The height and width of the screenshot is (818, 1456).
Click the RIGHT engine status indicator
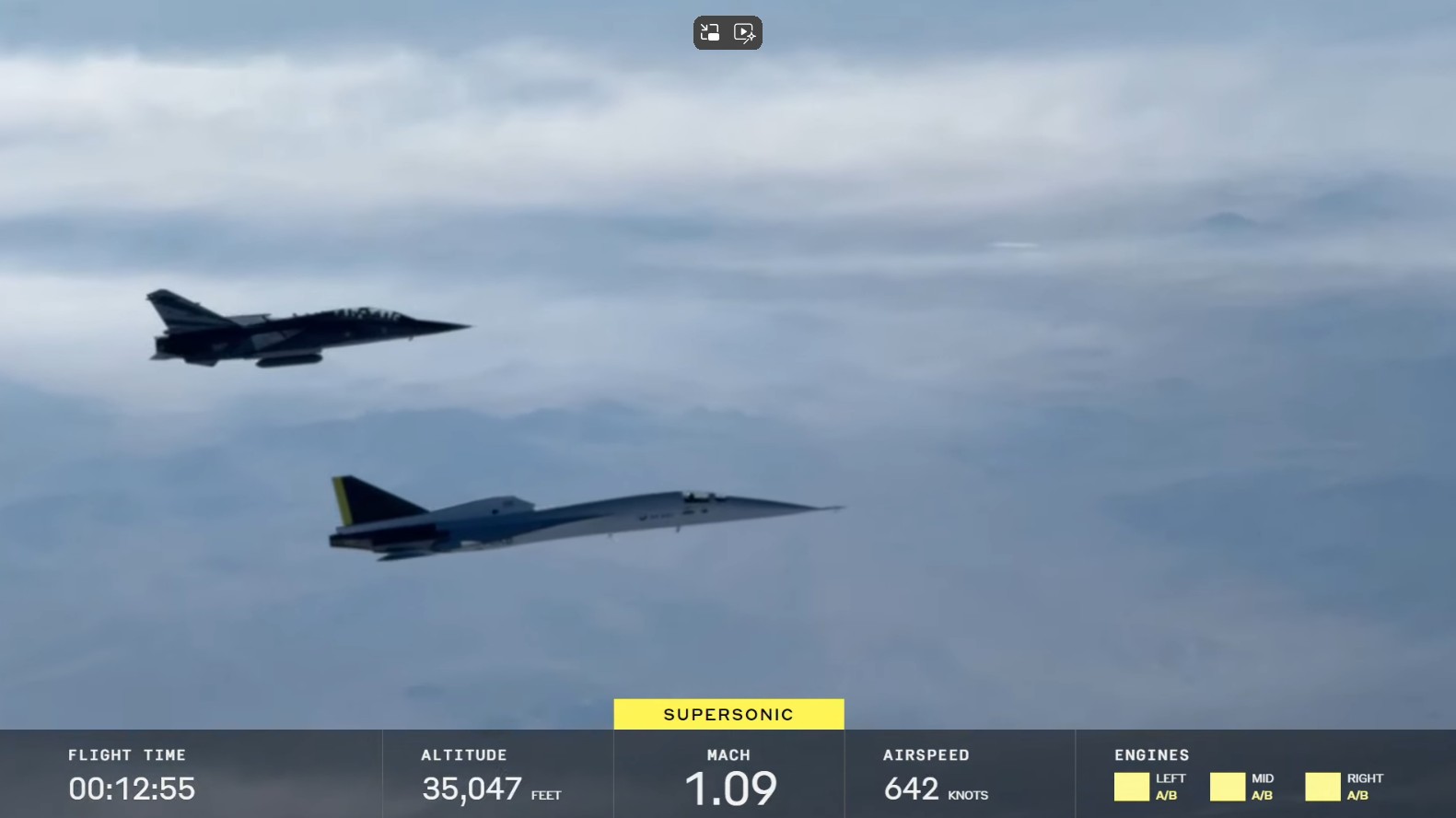point(1323,787)
